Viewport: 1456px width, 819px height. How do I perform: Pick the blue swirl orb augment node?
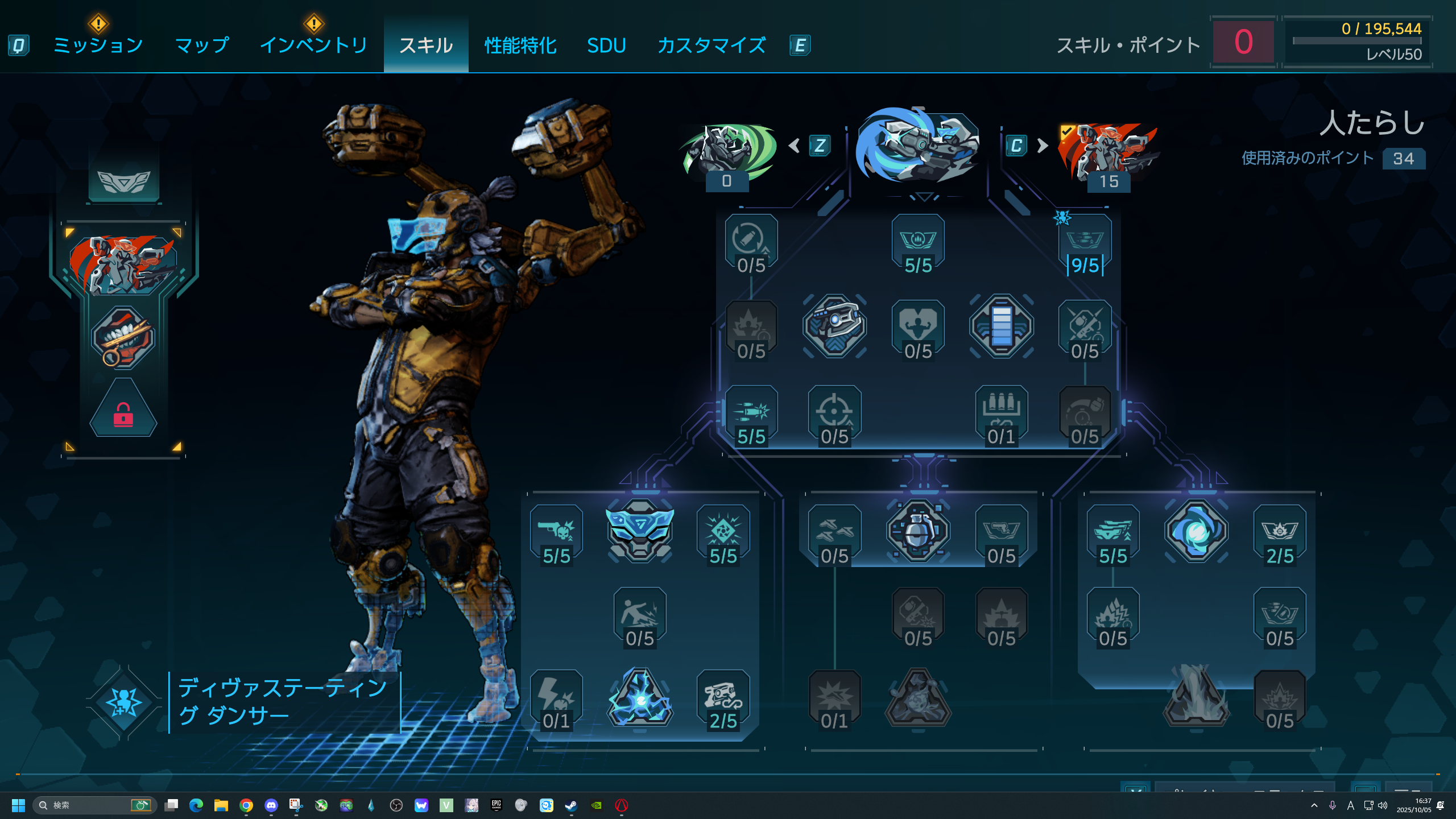[x=1196, y=531]
